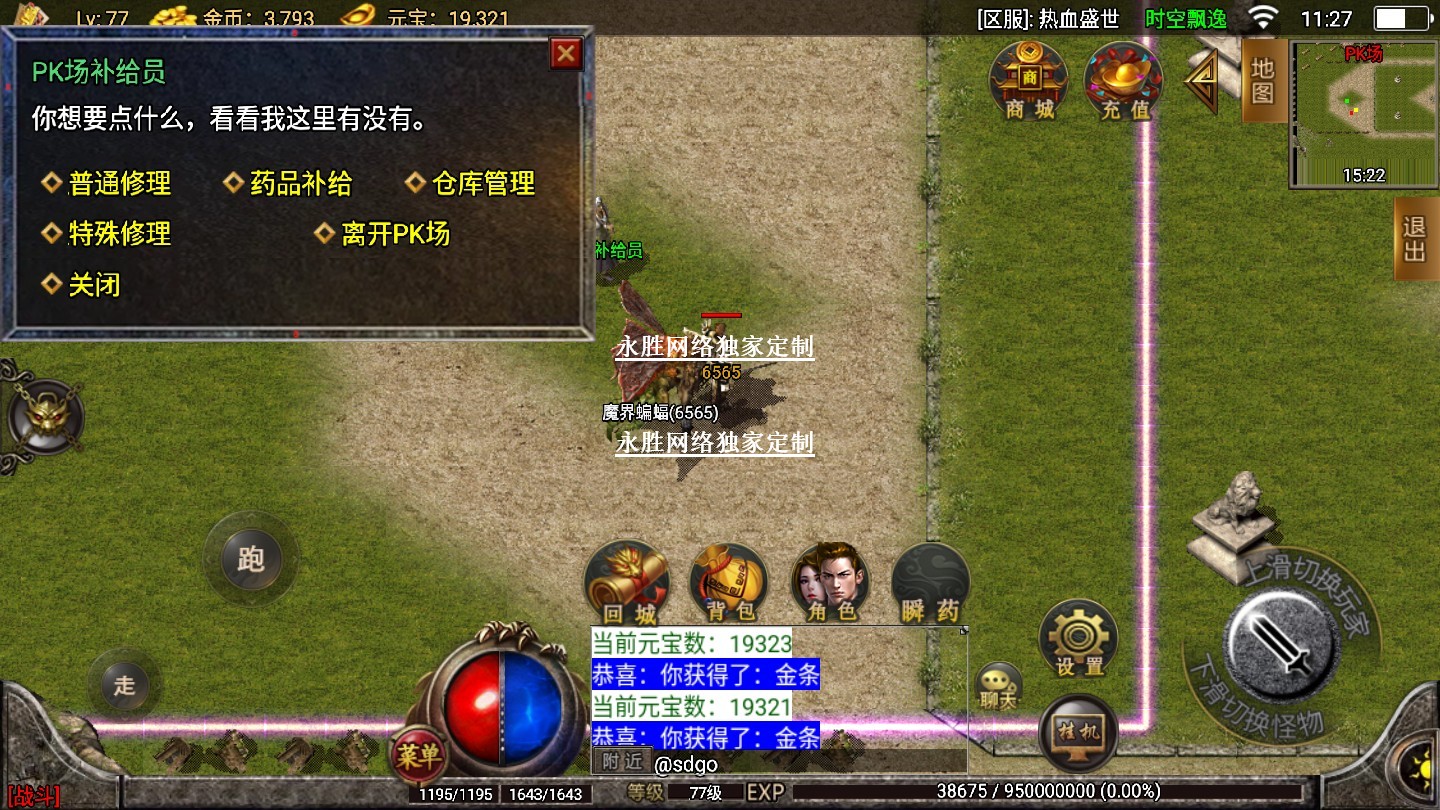Open the 设置 gear settings icon

coord(1078,639)
